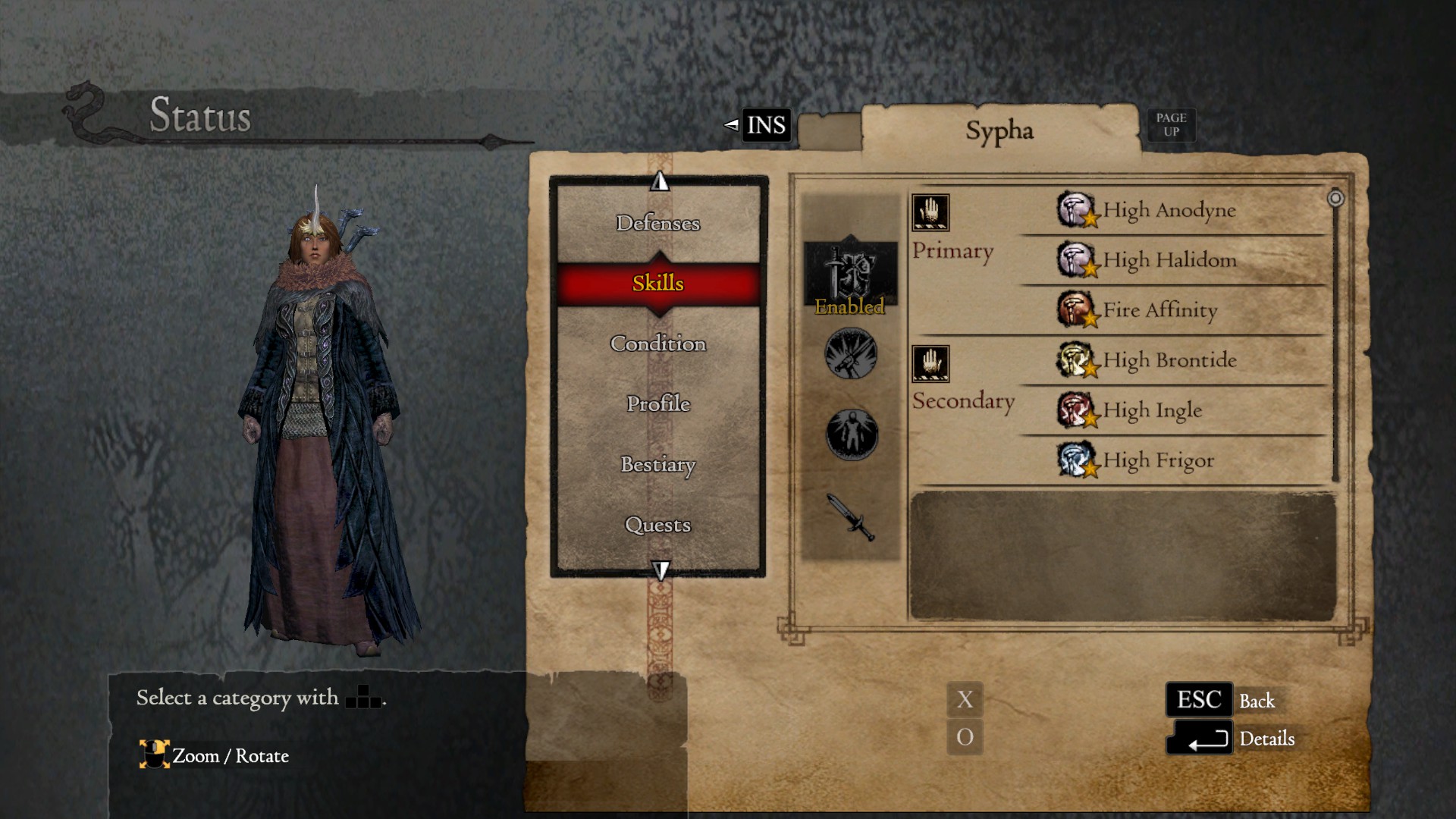
Task: Show the augments figure icon
Action: [852, 435]
